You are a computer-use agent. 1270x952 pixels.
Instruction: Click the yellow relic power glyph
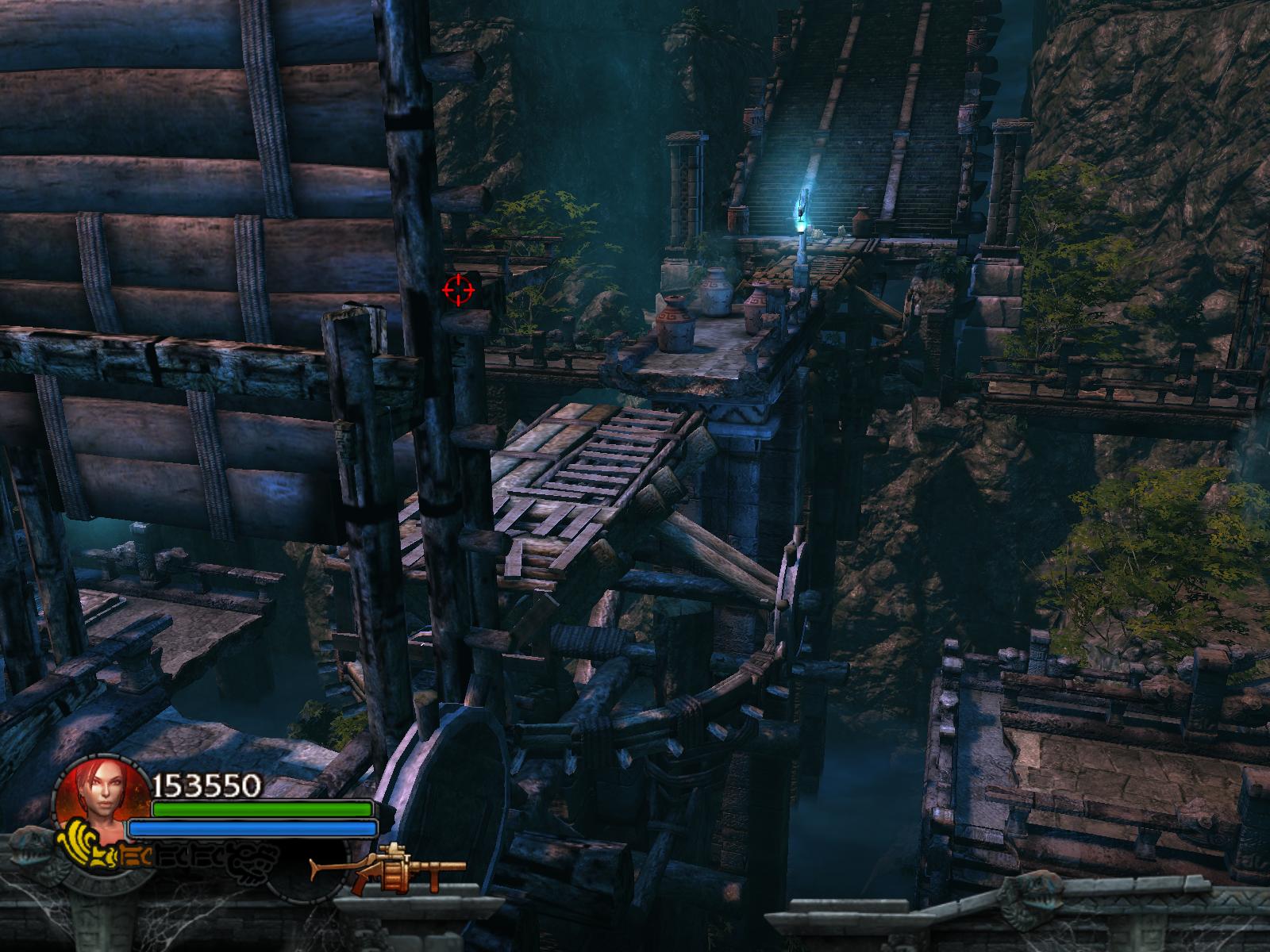click(x=89, y=844)
